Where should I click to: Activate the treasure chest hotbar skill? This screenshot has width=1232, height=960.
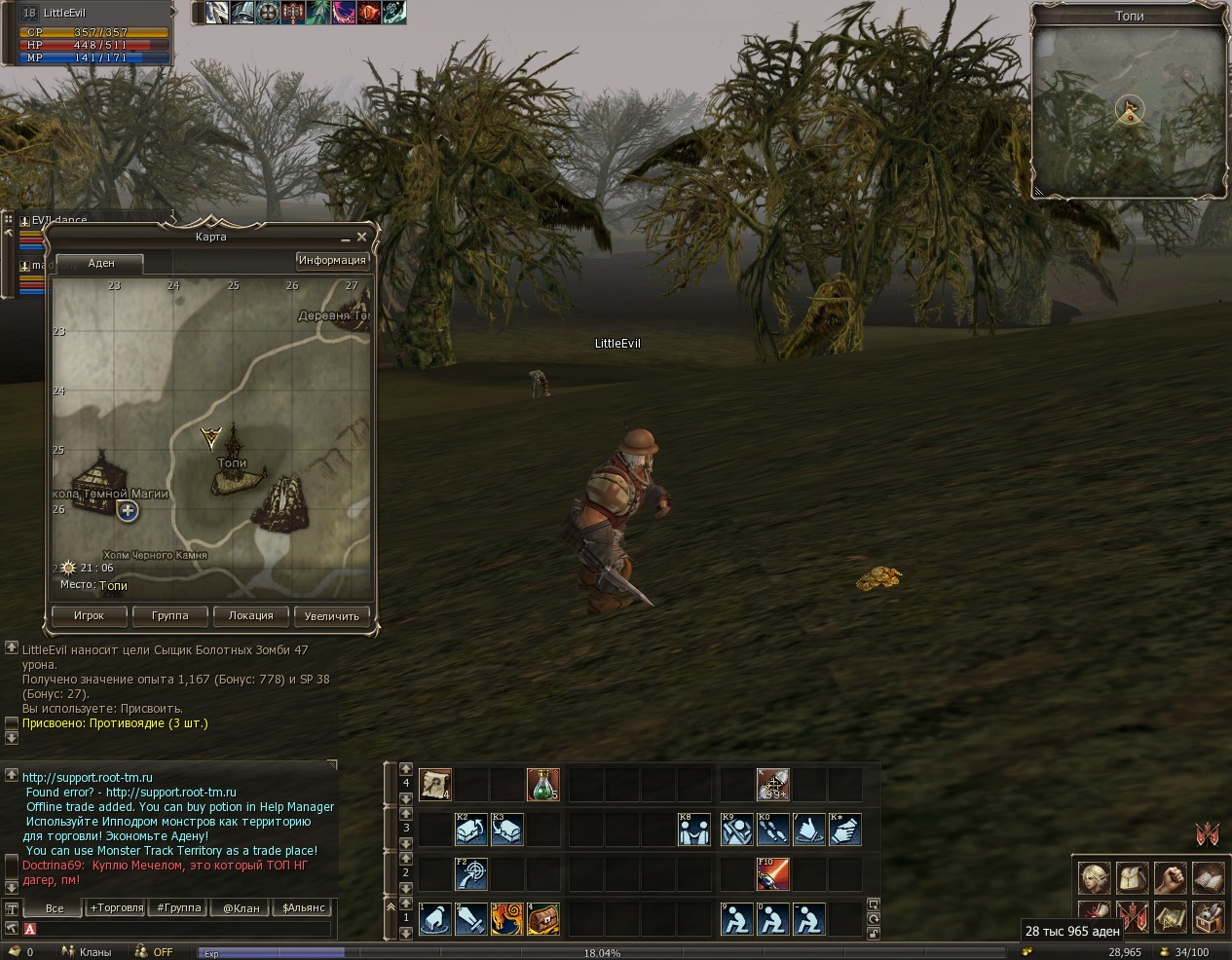(542, 919)
